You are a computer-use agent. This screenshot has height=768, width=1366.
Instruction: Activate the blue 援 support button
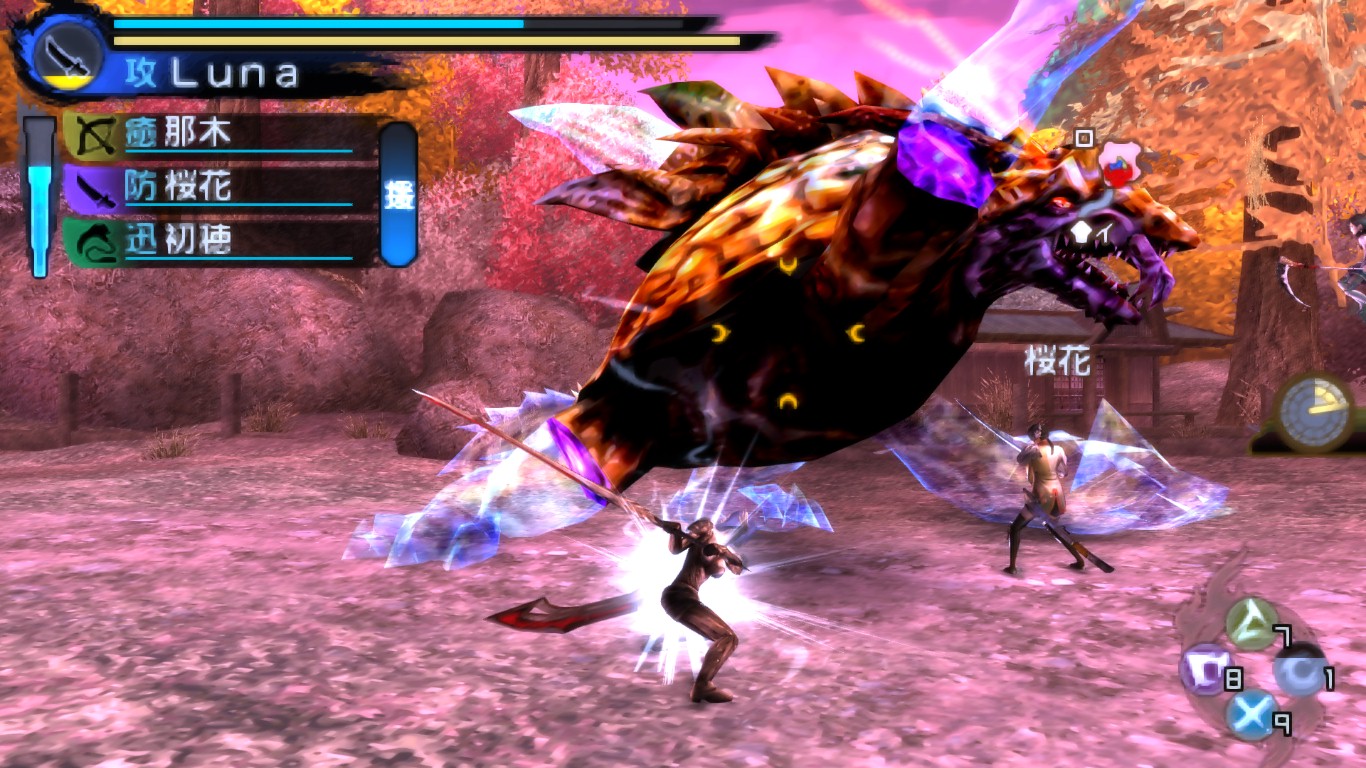click(398, 194)
